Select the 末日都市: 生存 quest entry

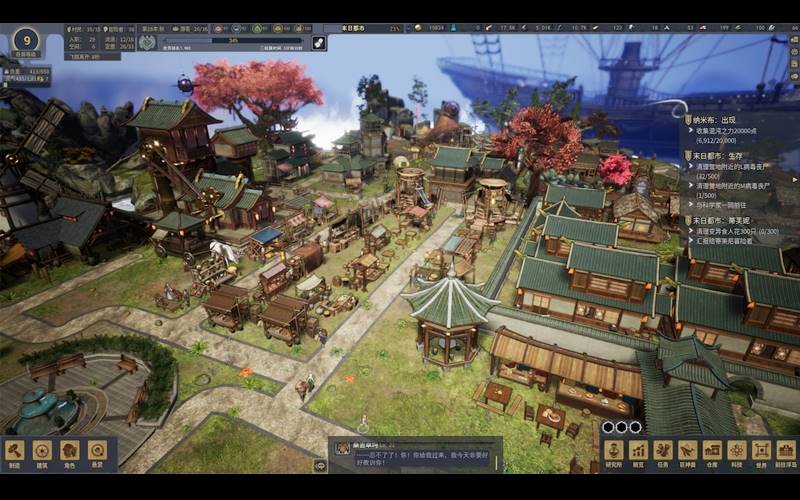(x=720, y=156)
